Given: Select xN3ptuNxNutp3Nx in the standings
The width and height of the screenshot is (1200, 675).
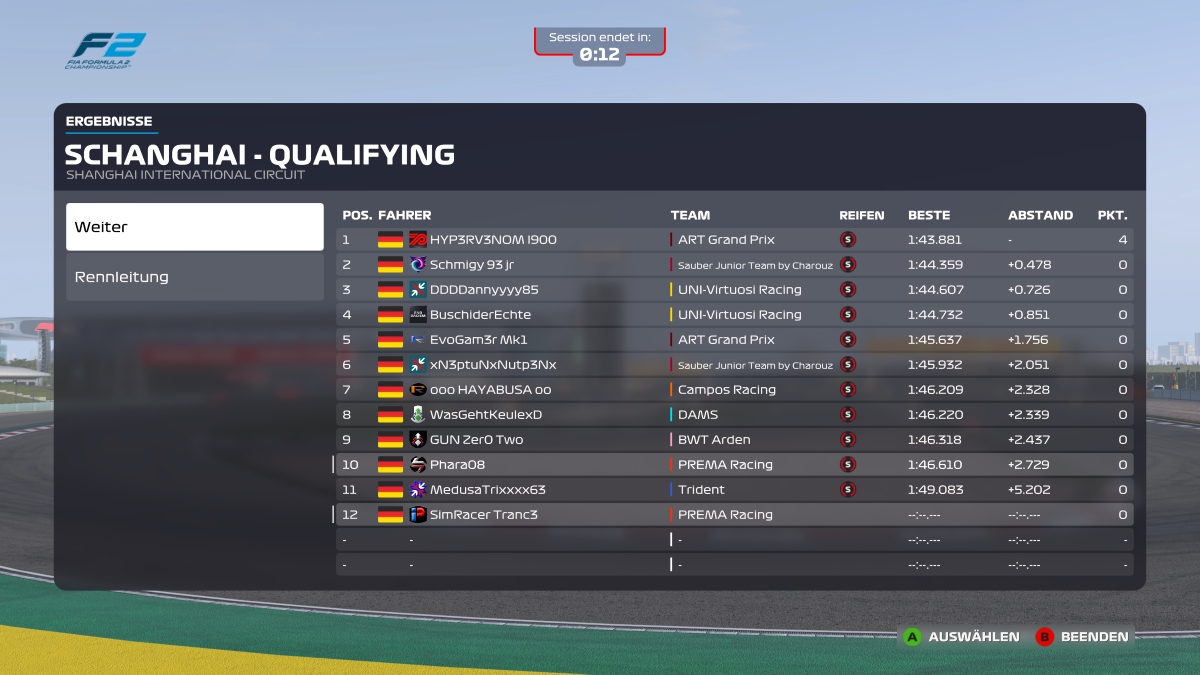Looking at the screenshot, I should [x=493, y=365].
